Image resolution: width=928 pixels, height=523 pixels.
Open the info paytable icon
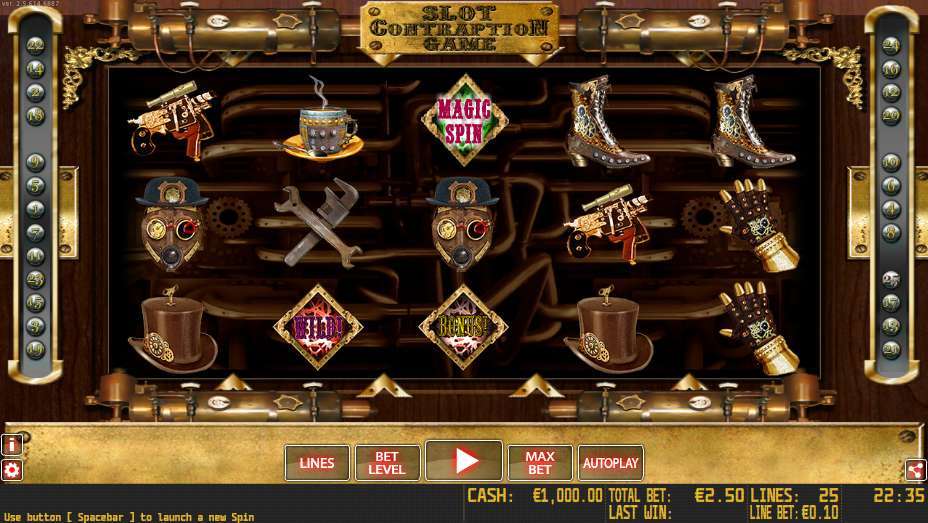12,444
